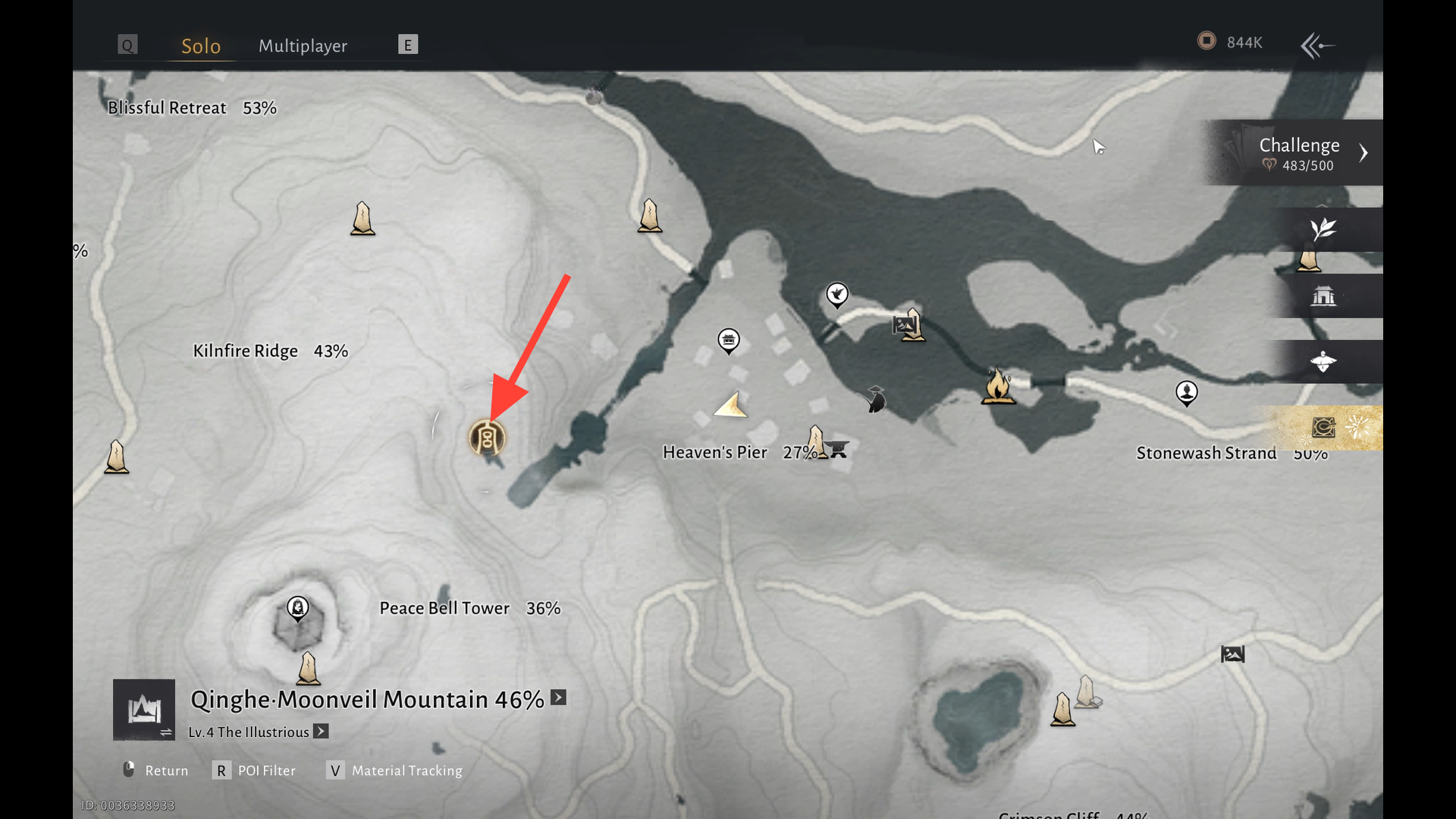Open Material Tracking

[394, 770]
